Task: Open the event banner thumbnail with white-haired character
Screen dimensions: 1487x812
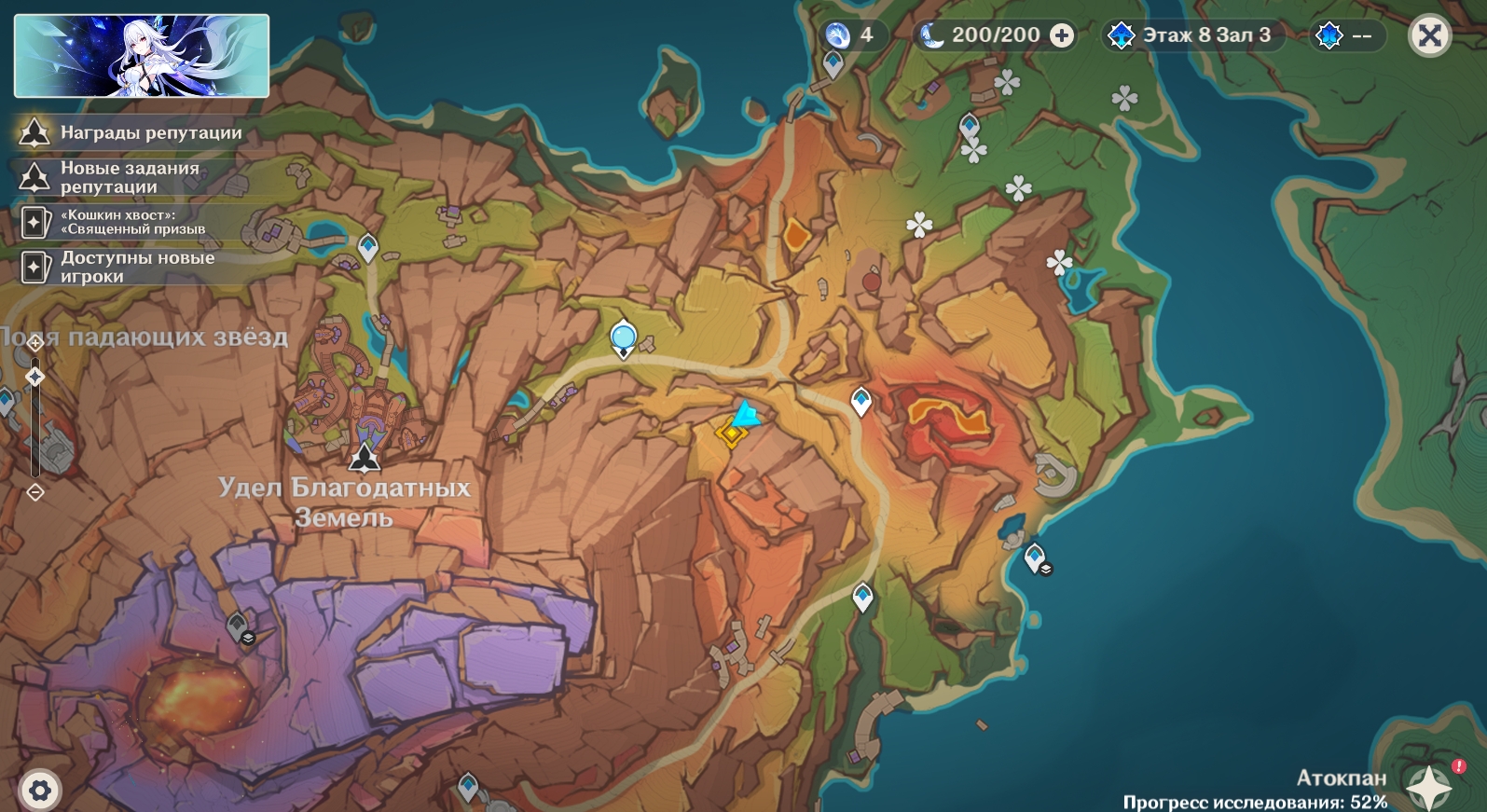Action: [x=142, y=56]
